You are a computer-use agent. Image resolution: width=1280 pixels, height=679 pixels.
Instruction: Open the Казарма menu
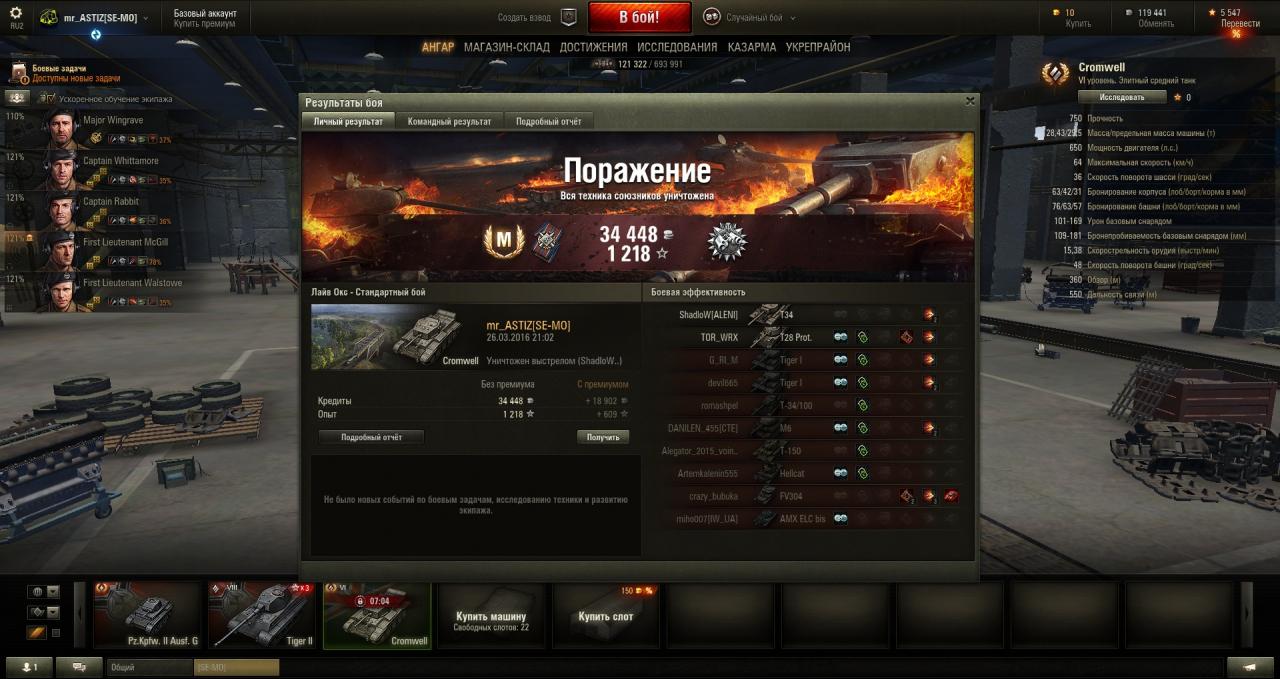[x=751, y=47]
